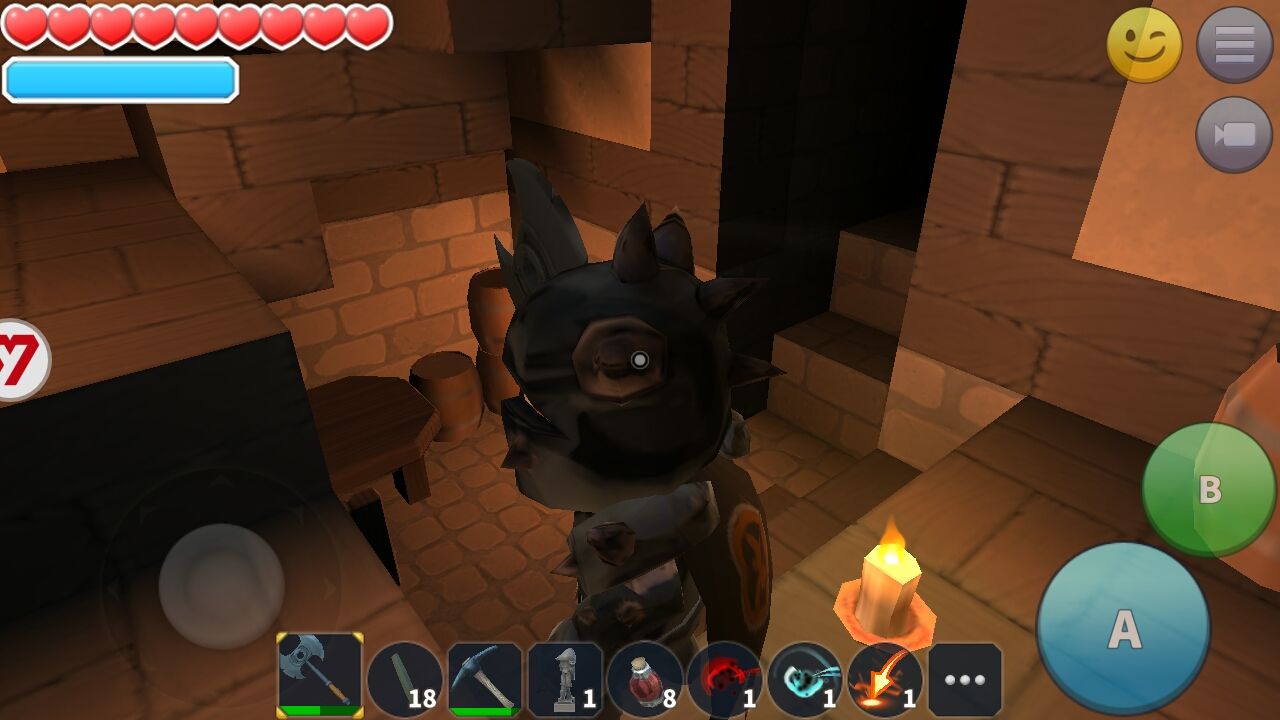Select the battle axe hotbar slot
Screen dimensions: 1280x720
point(320,675)
